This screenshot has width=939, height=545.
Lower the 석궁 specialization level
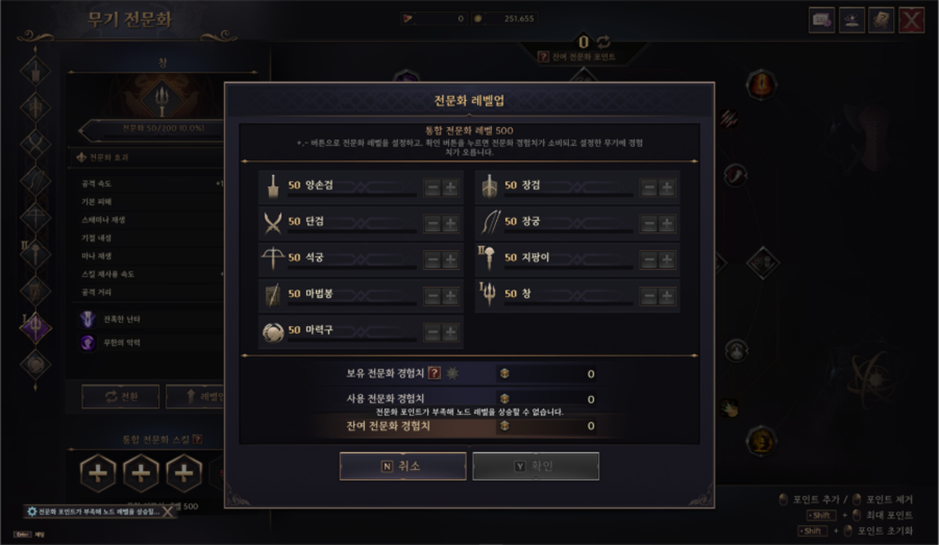point(433,259)
